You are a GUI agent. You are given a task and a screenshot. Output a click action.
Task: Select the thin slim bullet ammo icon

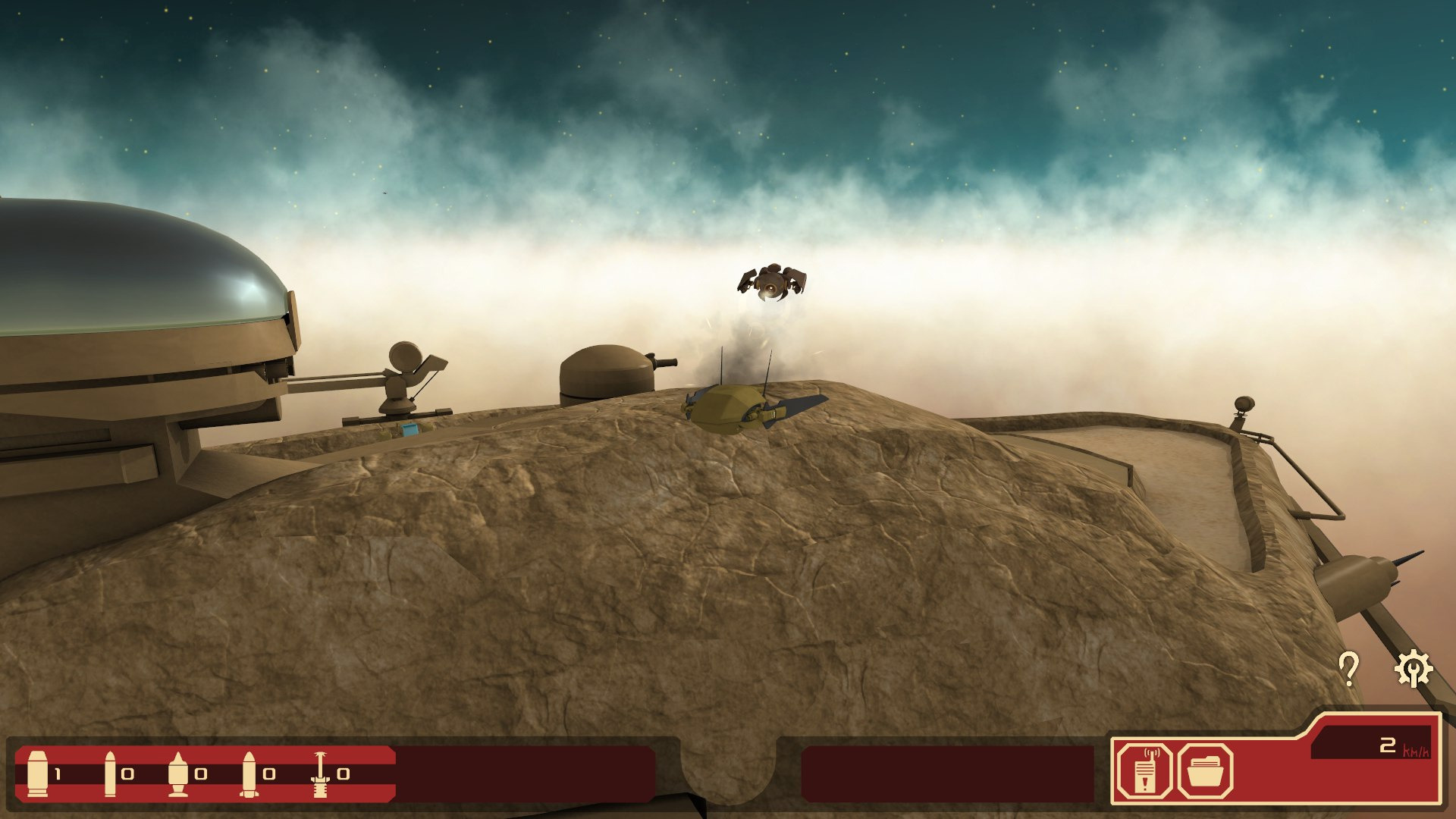click(x=110, y=773)
